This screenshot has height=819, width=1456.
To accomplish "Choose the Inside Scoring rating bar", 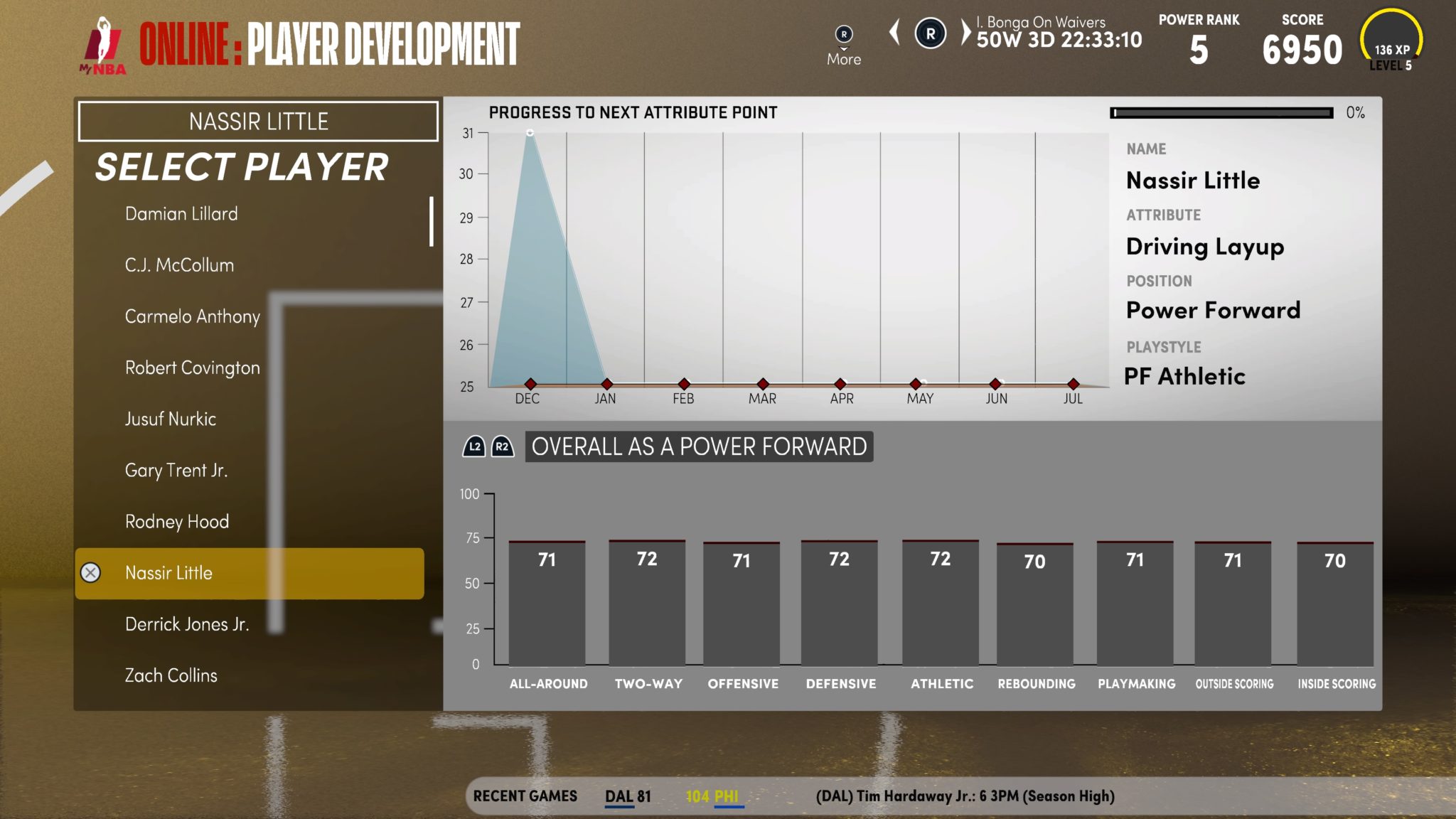I will point(1334,603).
